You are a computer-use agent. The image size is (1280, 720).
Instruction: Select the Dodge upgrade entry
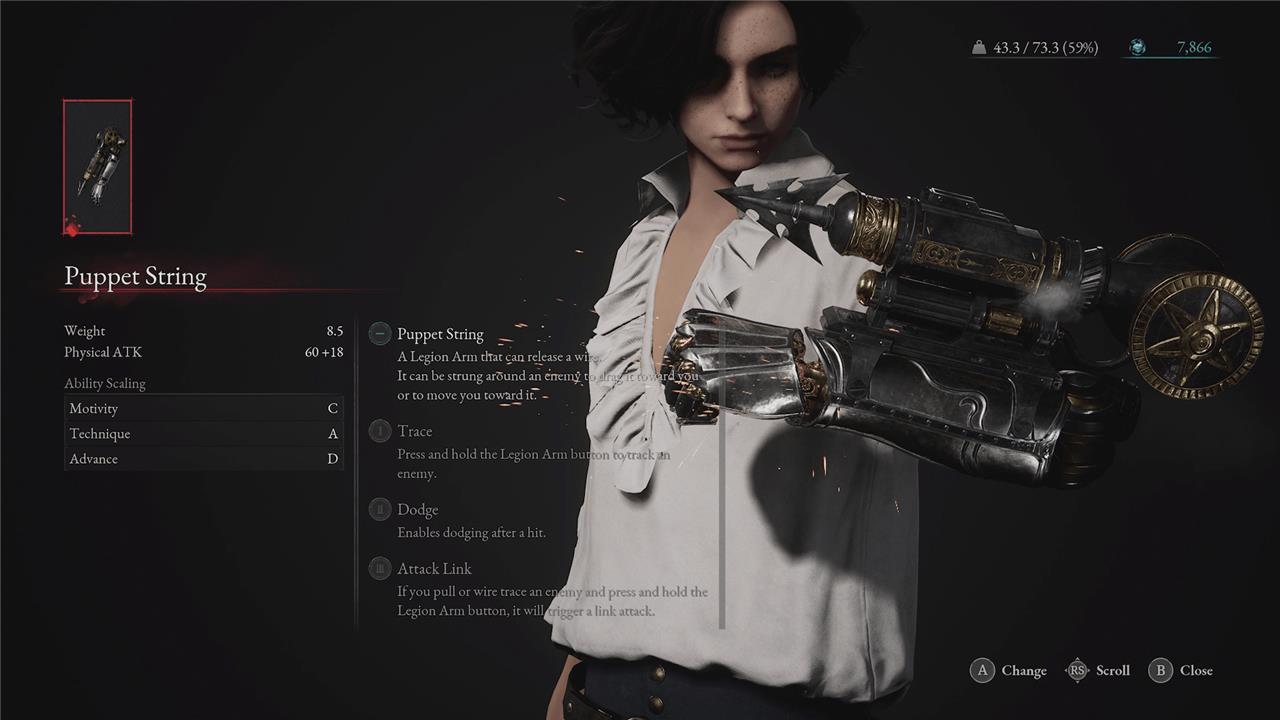(x=417, y=510)
